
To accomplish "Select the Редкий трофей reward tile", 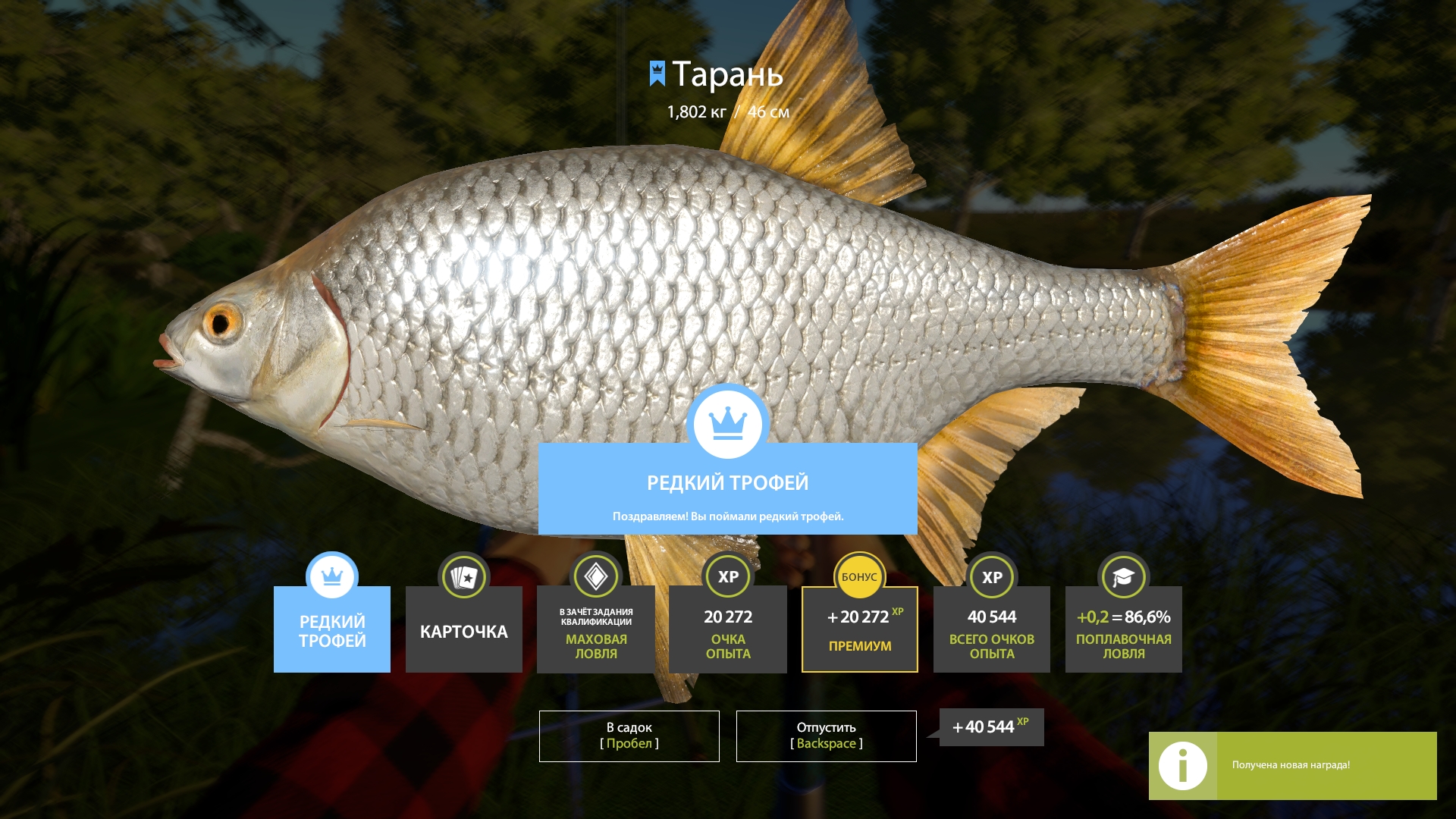I will pyautogui.click(x=332, y=629).
